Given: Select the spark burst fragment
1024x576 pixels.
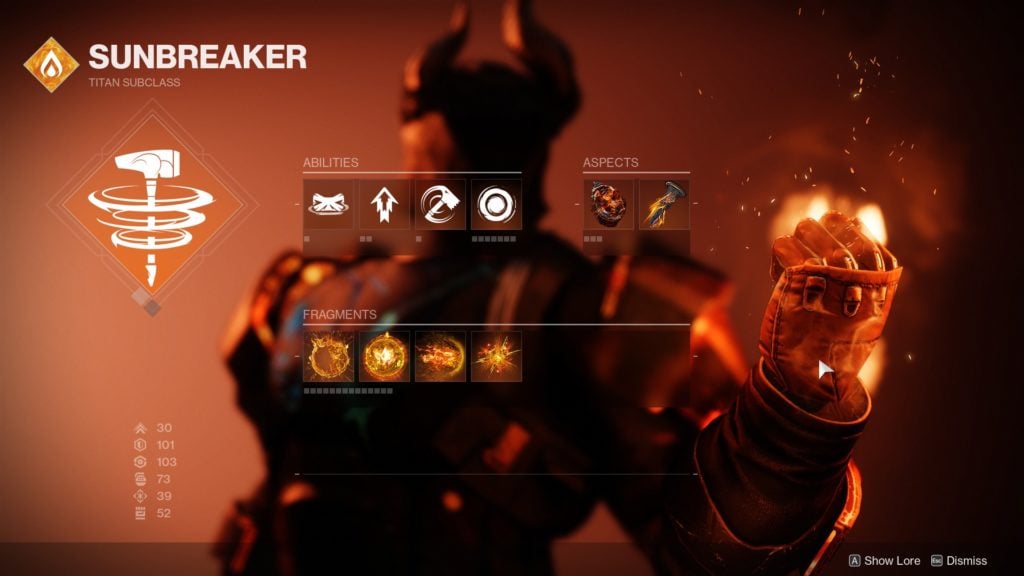Looking at the screenshot, I should click(x=497, y=356).
